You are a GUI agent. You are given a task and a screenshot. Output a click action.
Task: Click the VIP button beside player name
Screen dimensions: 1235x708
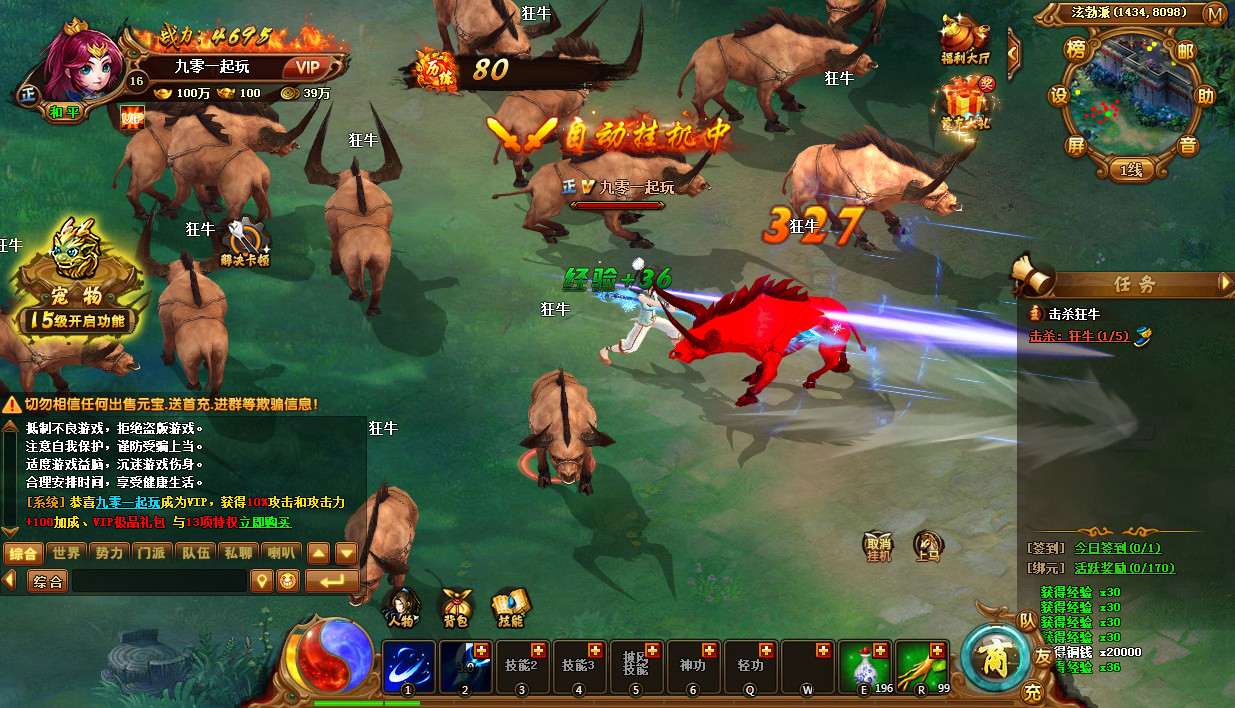coord(307,67)
